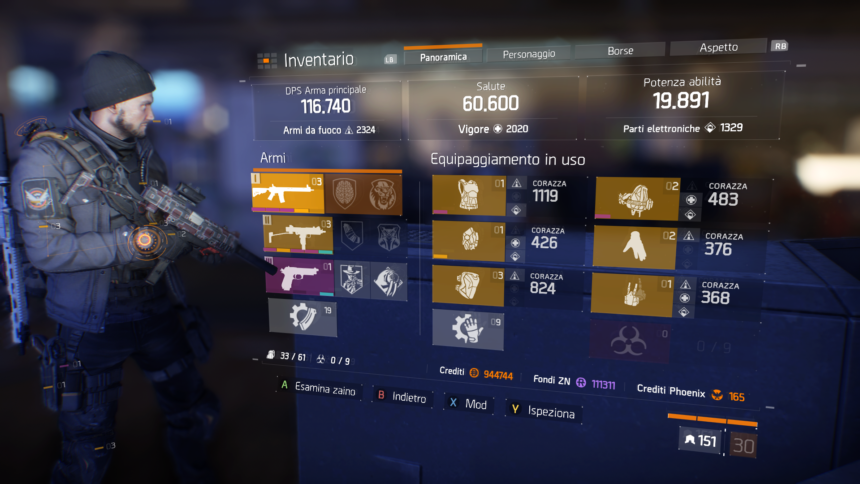Select the holster slot with 368 armor
This screenshot has width=860, height=484.
point(631,295)
